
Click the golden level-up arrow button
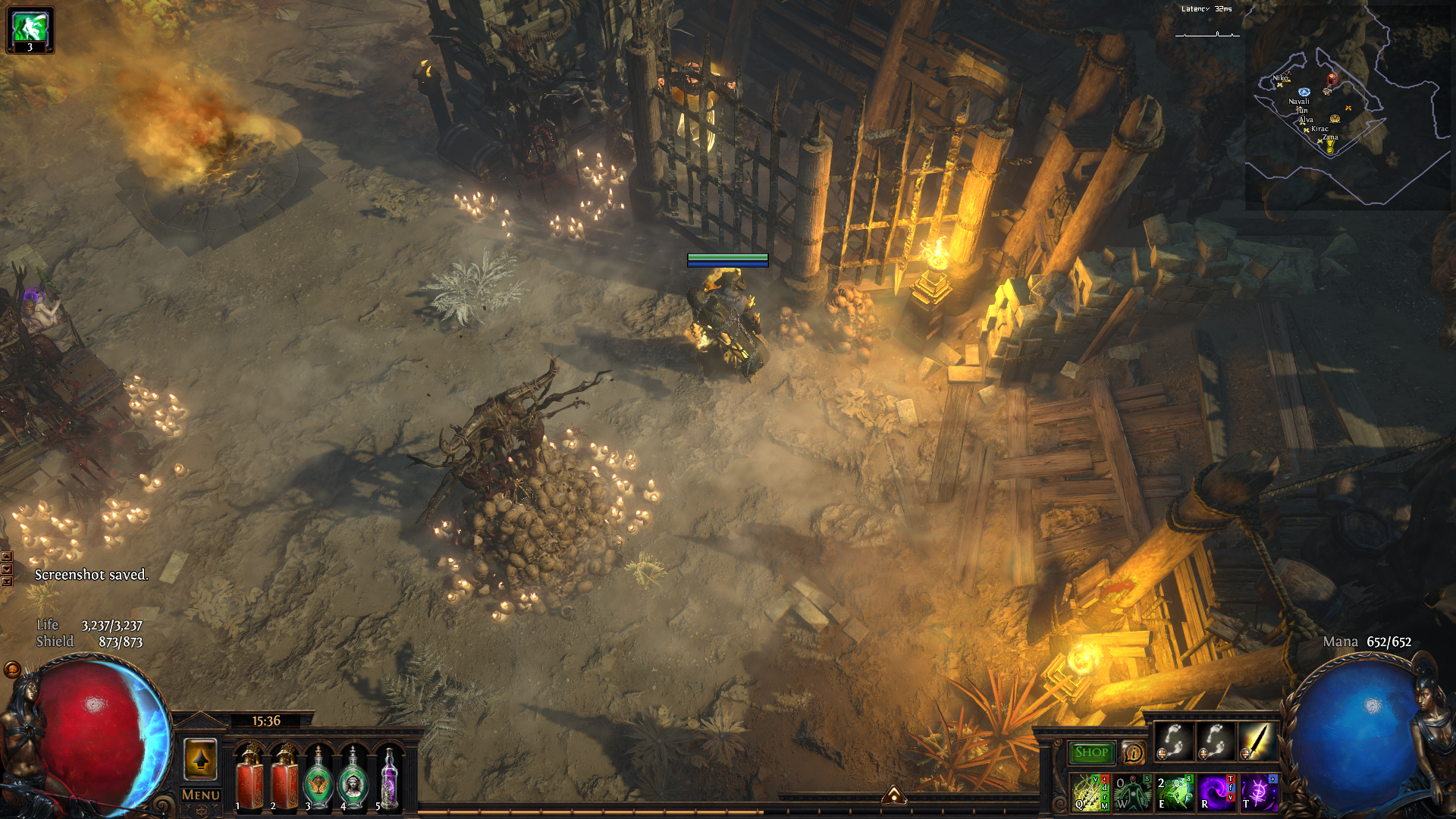[201, 759]
